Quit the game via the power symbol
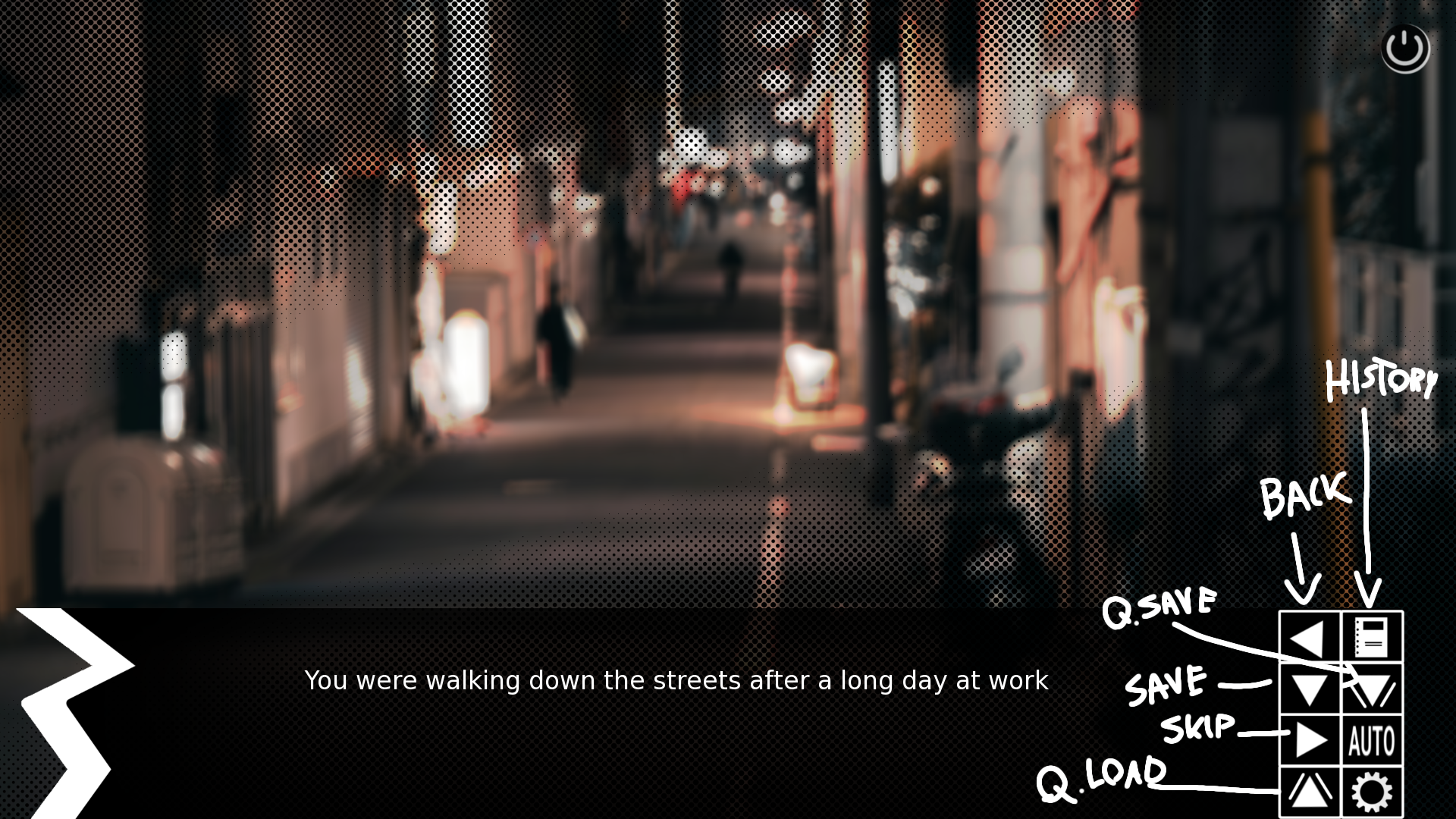 coord(1406,48)
